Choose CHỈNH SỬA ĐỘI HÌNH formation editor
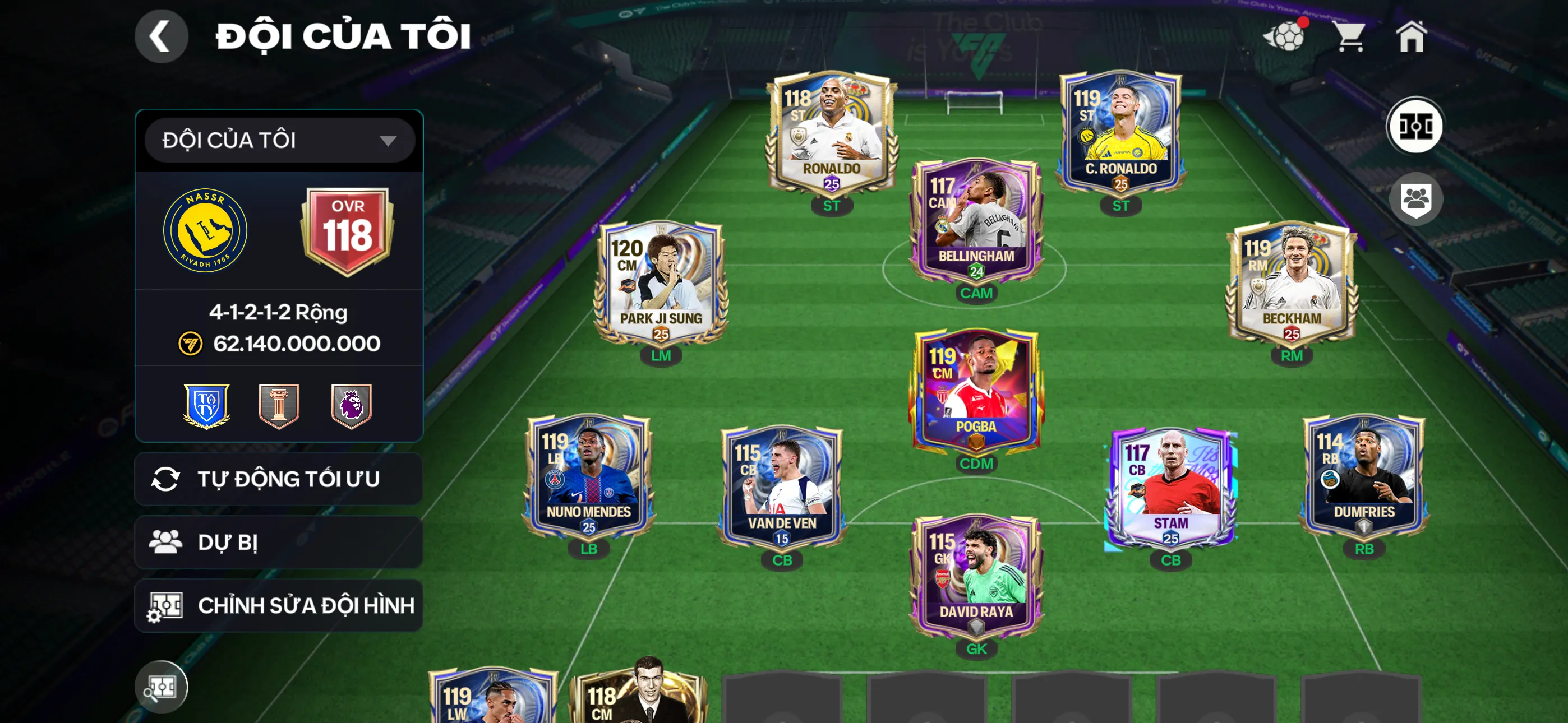Viewport: 1568px width, 723px height. click(278, 605)
